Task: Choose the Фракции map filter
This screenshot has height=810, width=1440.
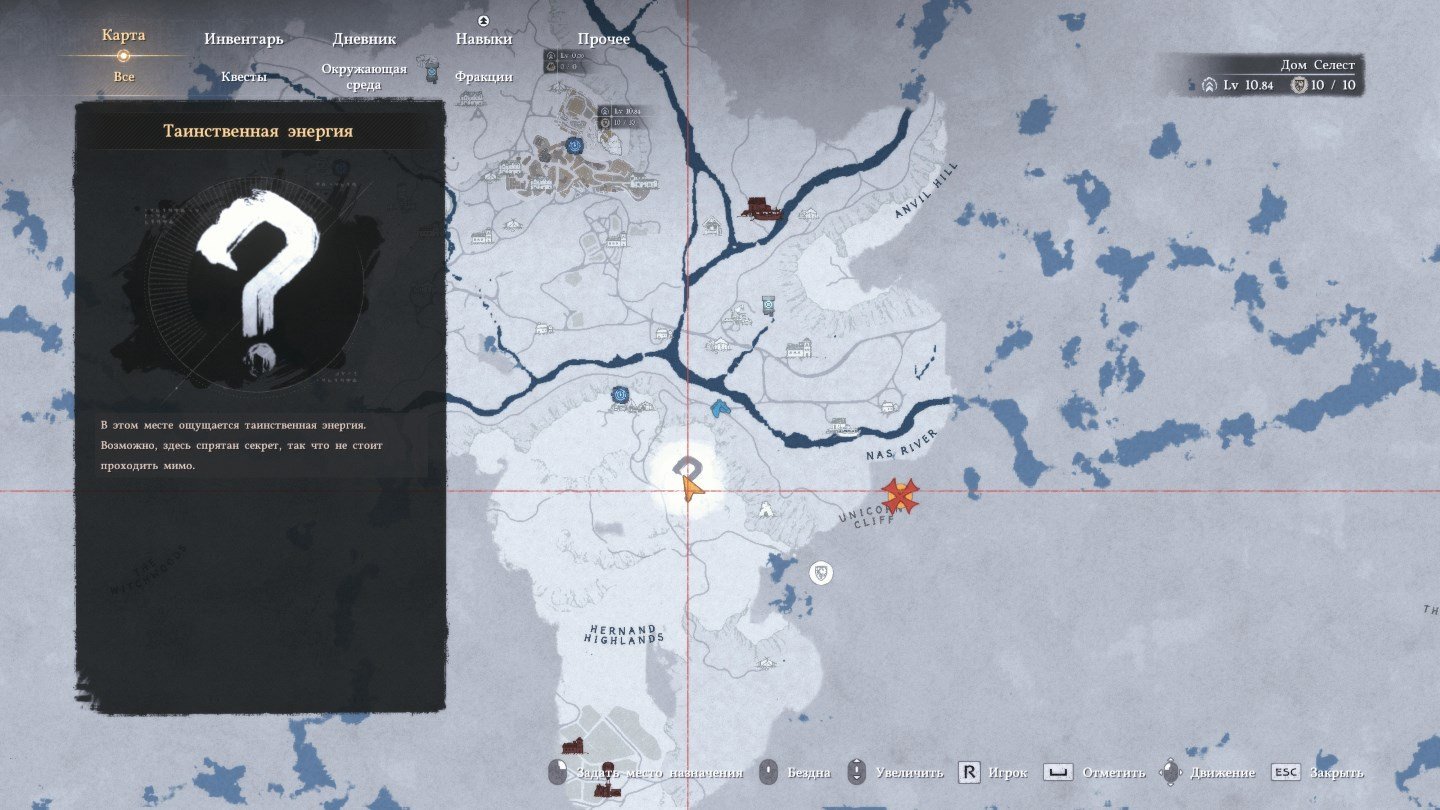Action: (484, 77)
